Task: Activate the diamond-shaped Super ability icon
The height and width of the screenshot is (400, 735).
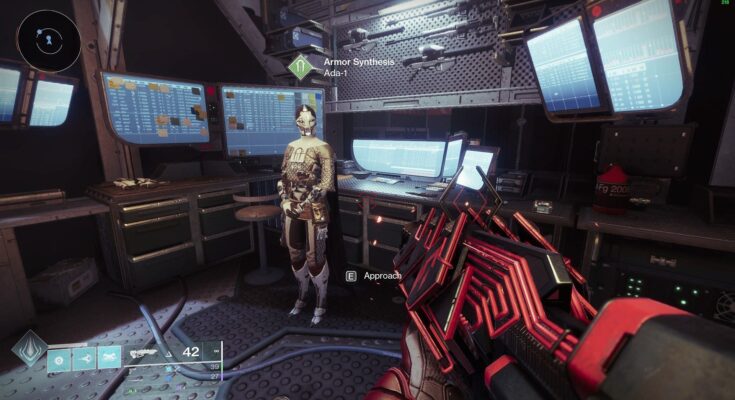Action: tap(29, 351)
